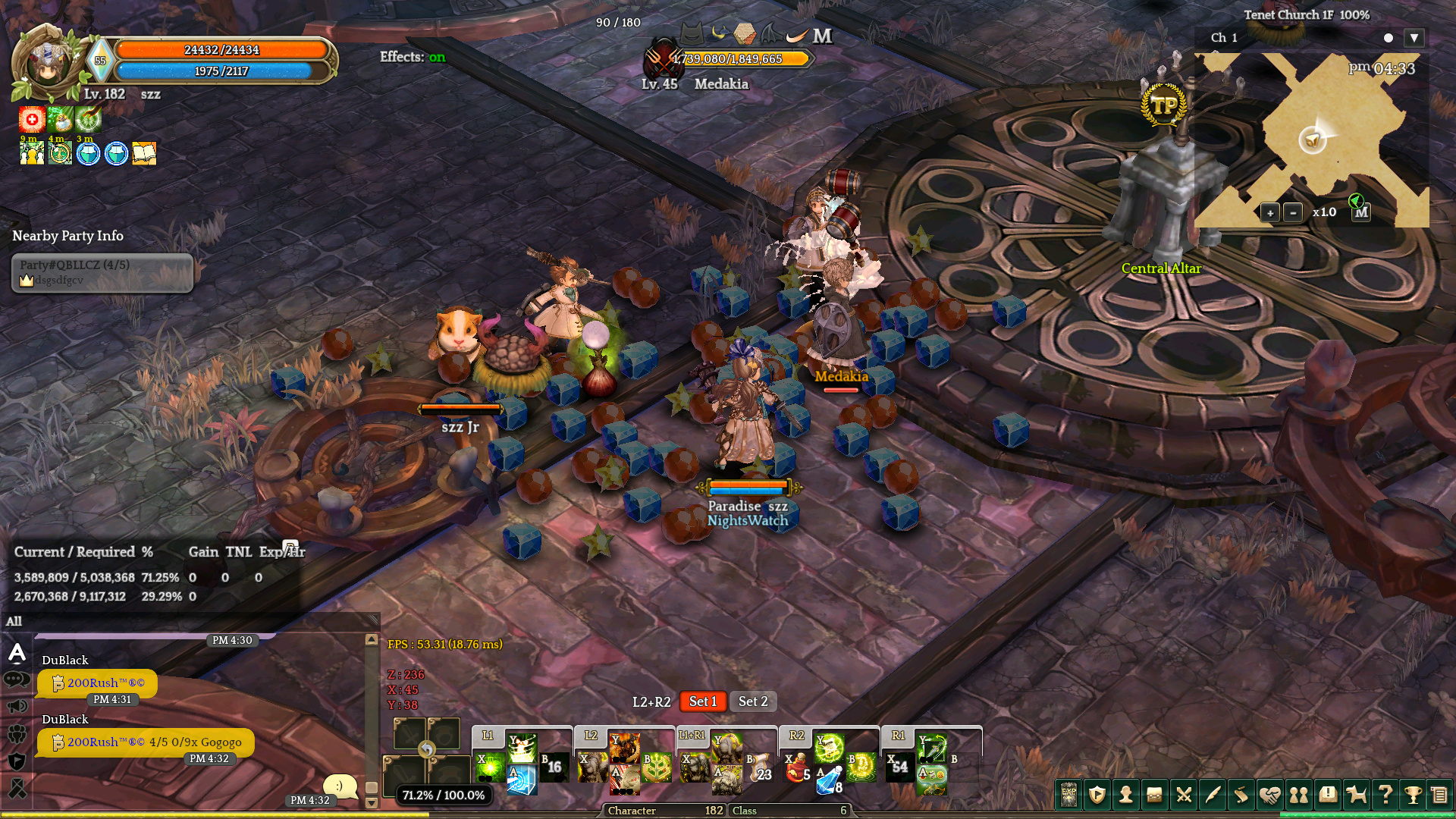Switch hotbar to Set 2
This screenshot has width=1456, height=819.
(x=753, y=701)
